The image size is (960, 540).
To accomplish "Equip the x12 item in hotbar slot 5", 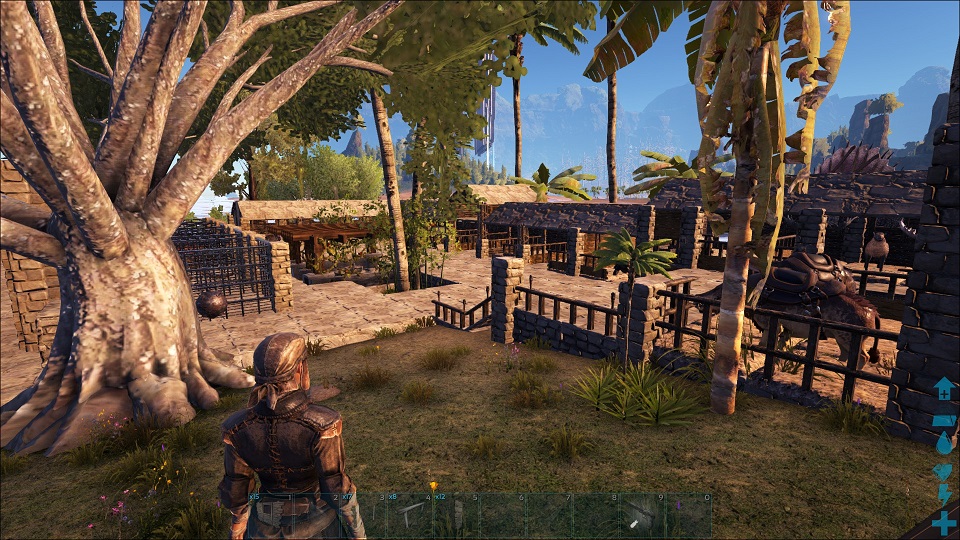I will coord(455,515).
